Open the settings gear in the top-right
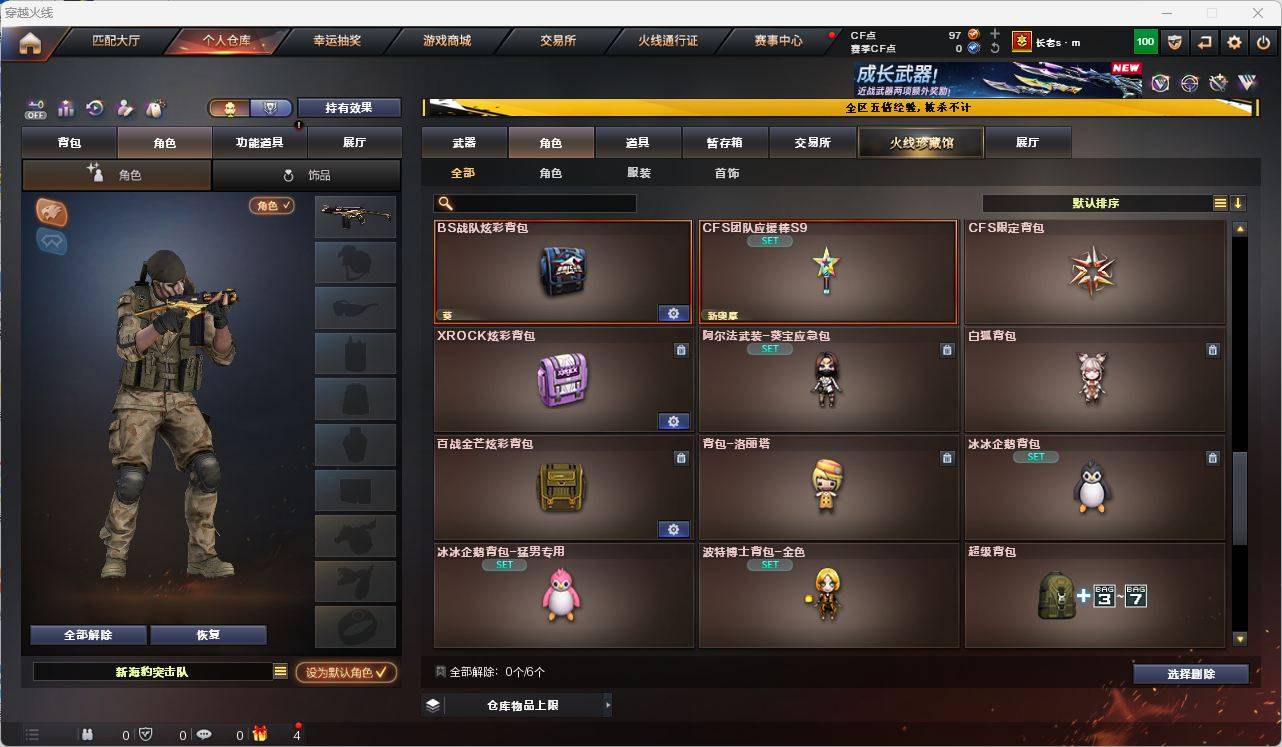Image resolution: width=1282 pixels, height=747 pixels. 1233,41
